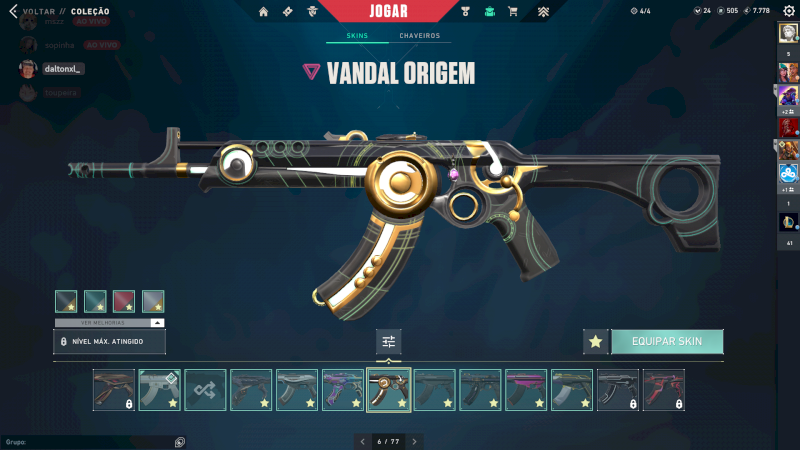Screen dimensions: 800x450
Task: Click friend daltonxl_ in social list
Action: click(x=62, y=69)
